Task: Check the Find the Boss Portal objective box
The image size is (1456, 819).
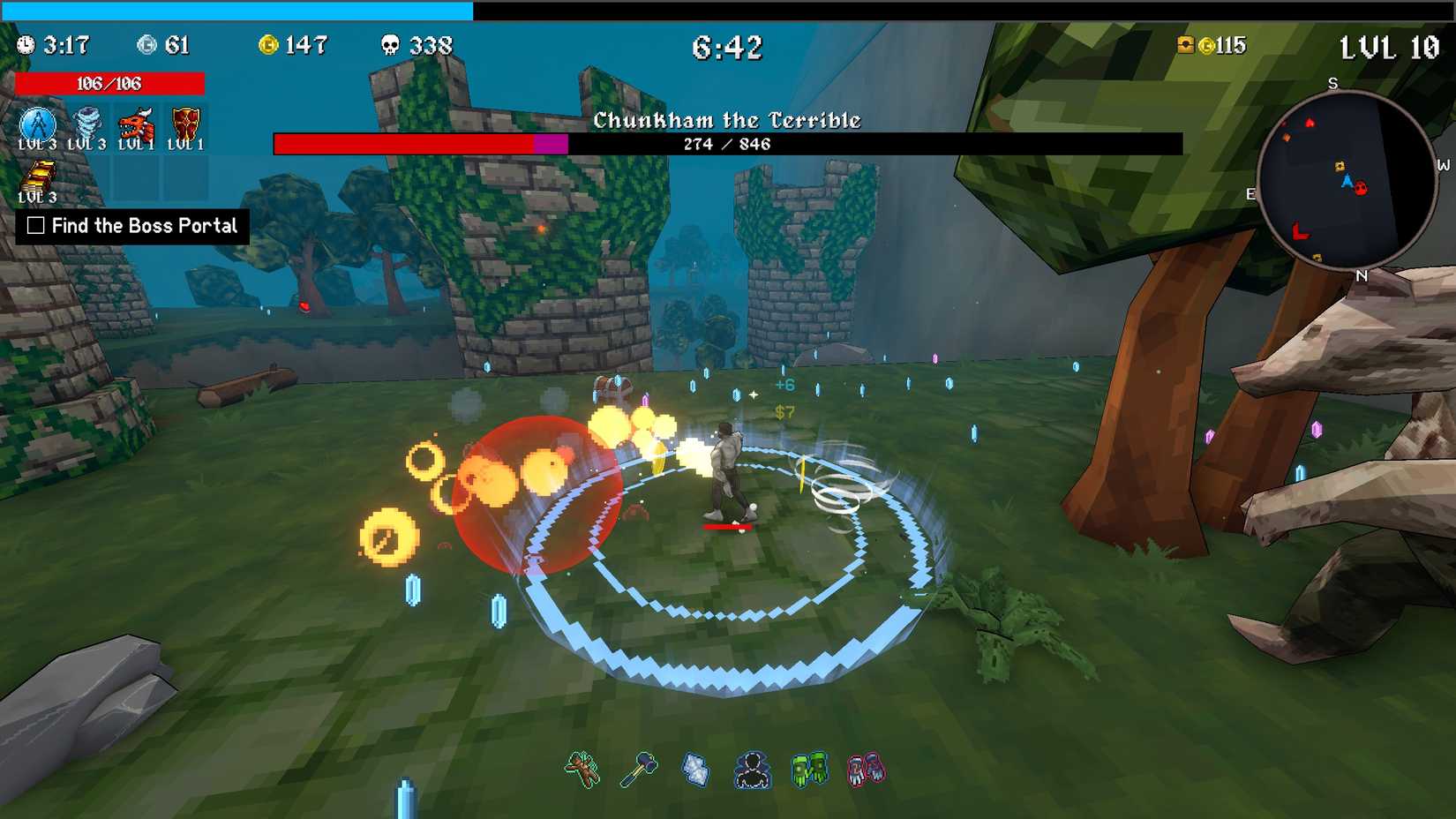Action: [x=36, y=226]
